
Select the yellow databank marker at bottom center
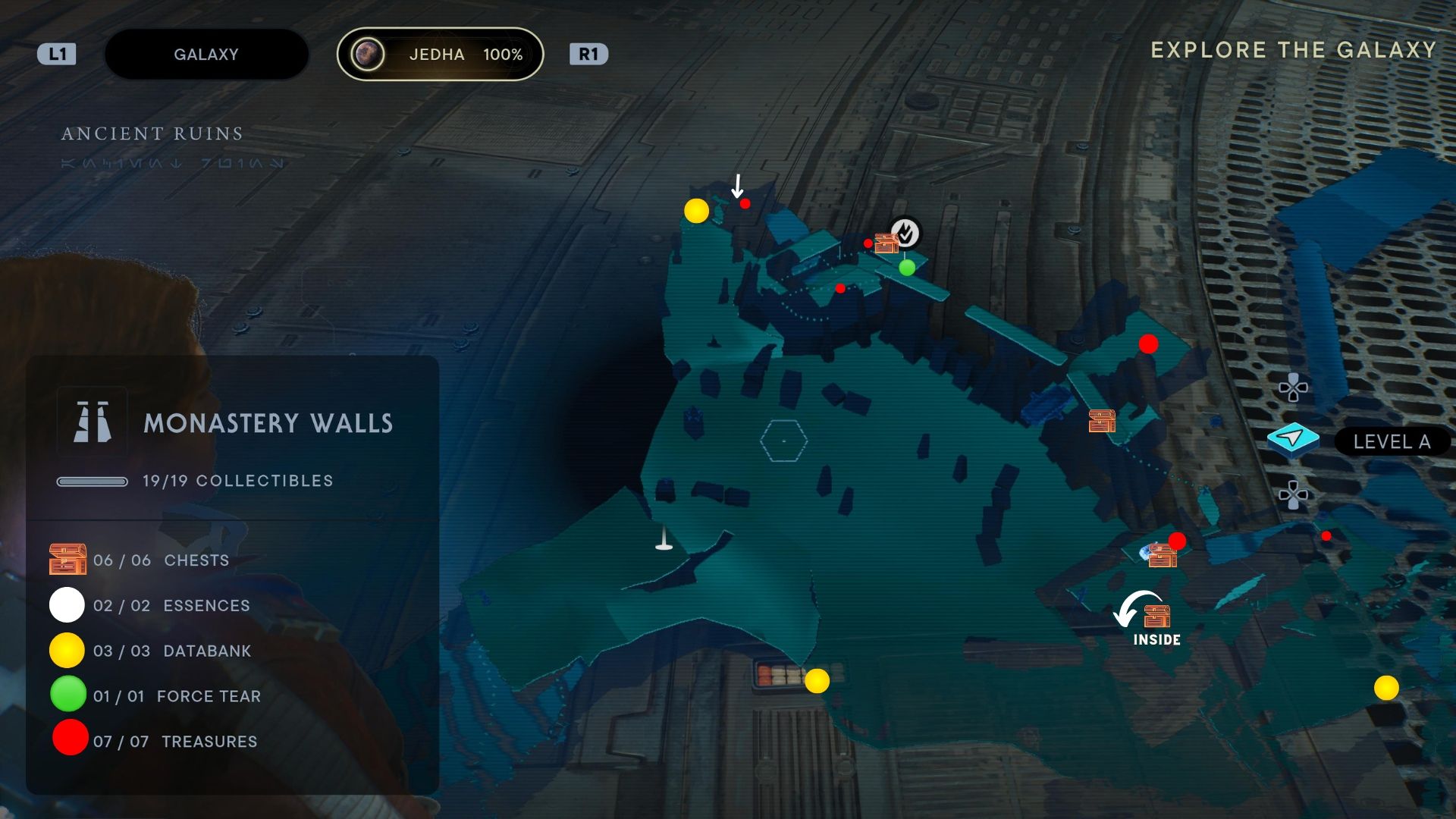coord(817,682)
